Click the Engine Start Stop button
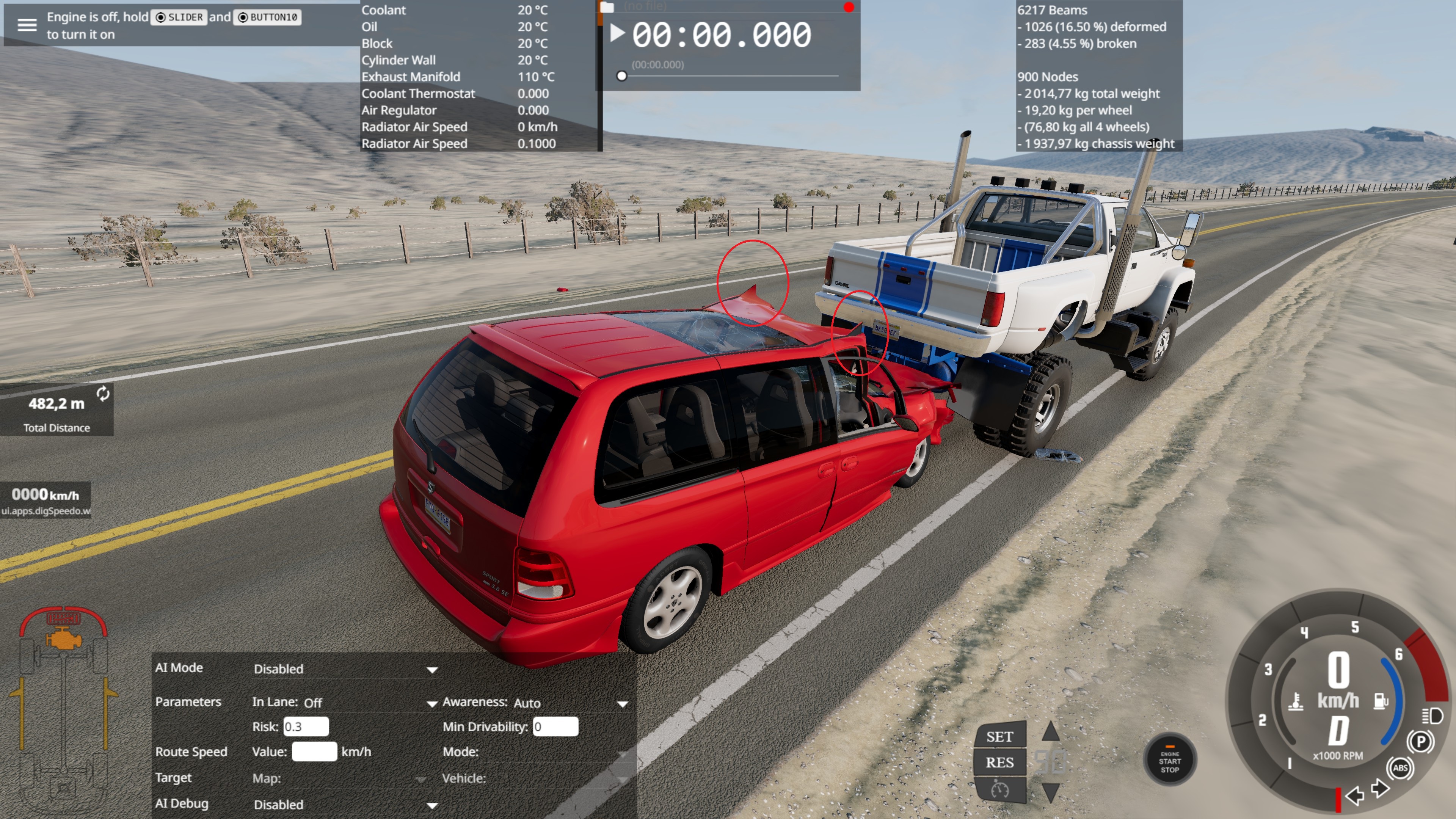 point(1169,761)
